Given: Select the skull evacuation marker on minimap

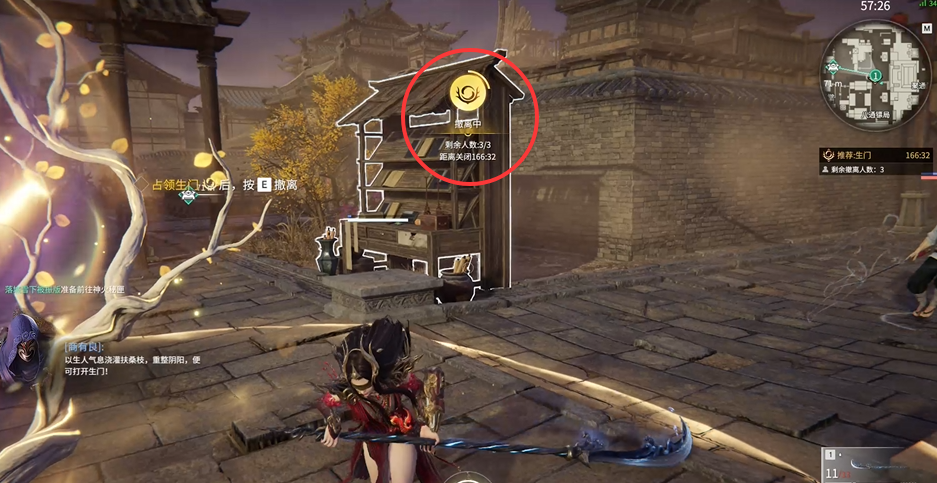Looking at the screenshot, I should (x=833, y=68).
